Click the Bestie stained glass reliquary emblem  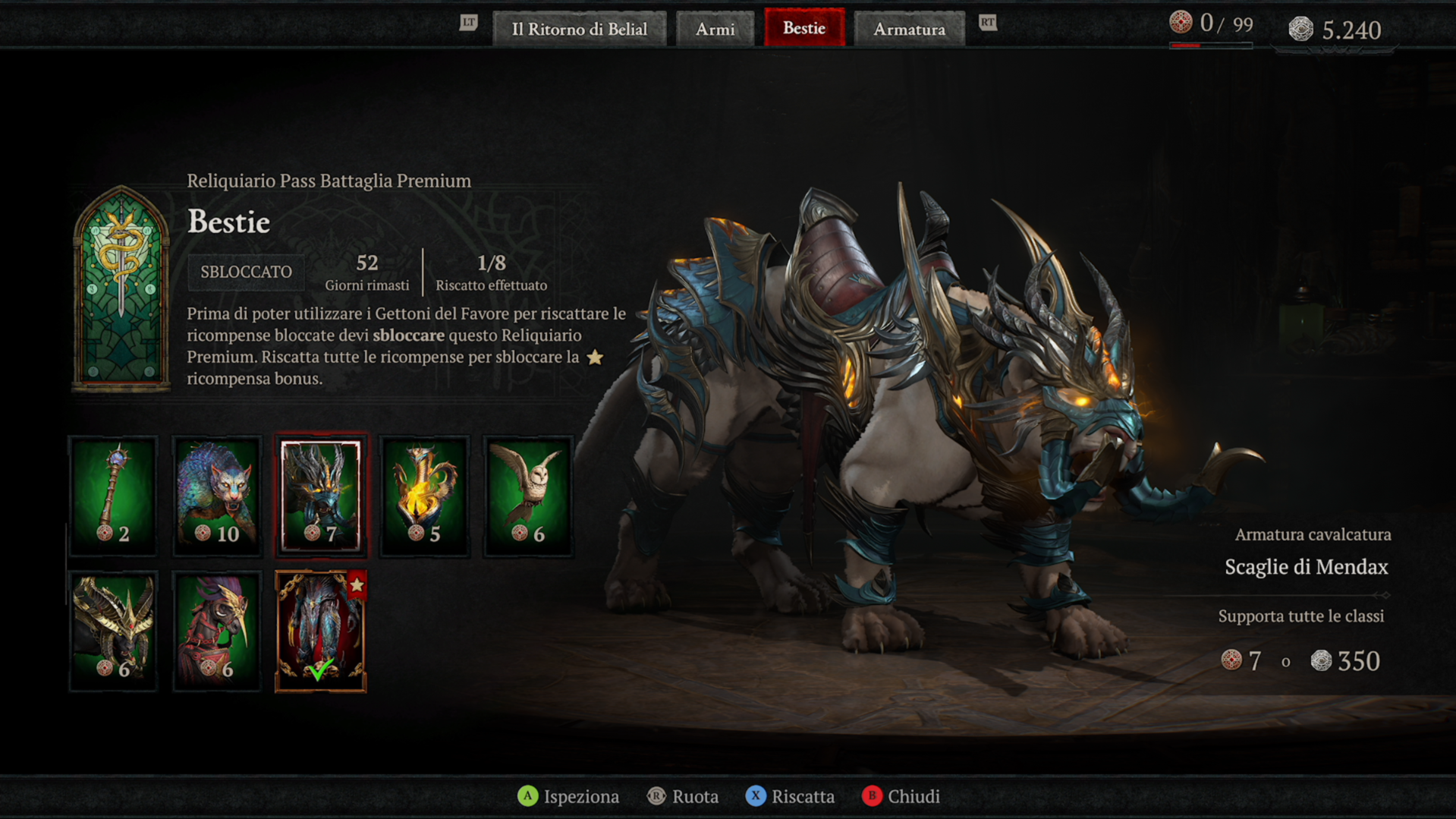tap(121, 288)
